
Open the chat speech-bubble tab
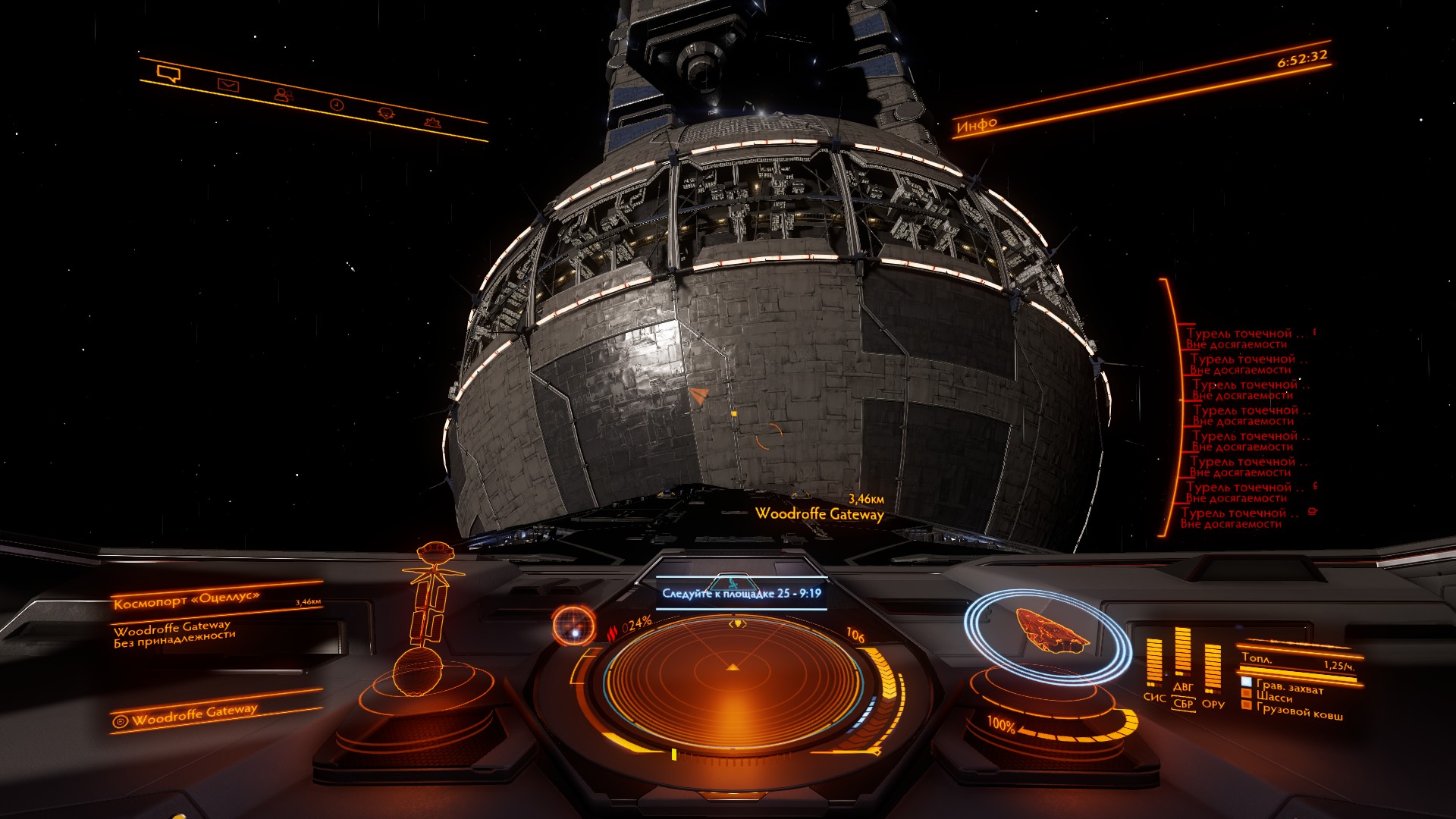[168, 74]
